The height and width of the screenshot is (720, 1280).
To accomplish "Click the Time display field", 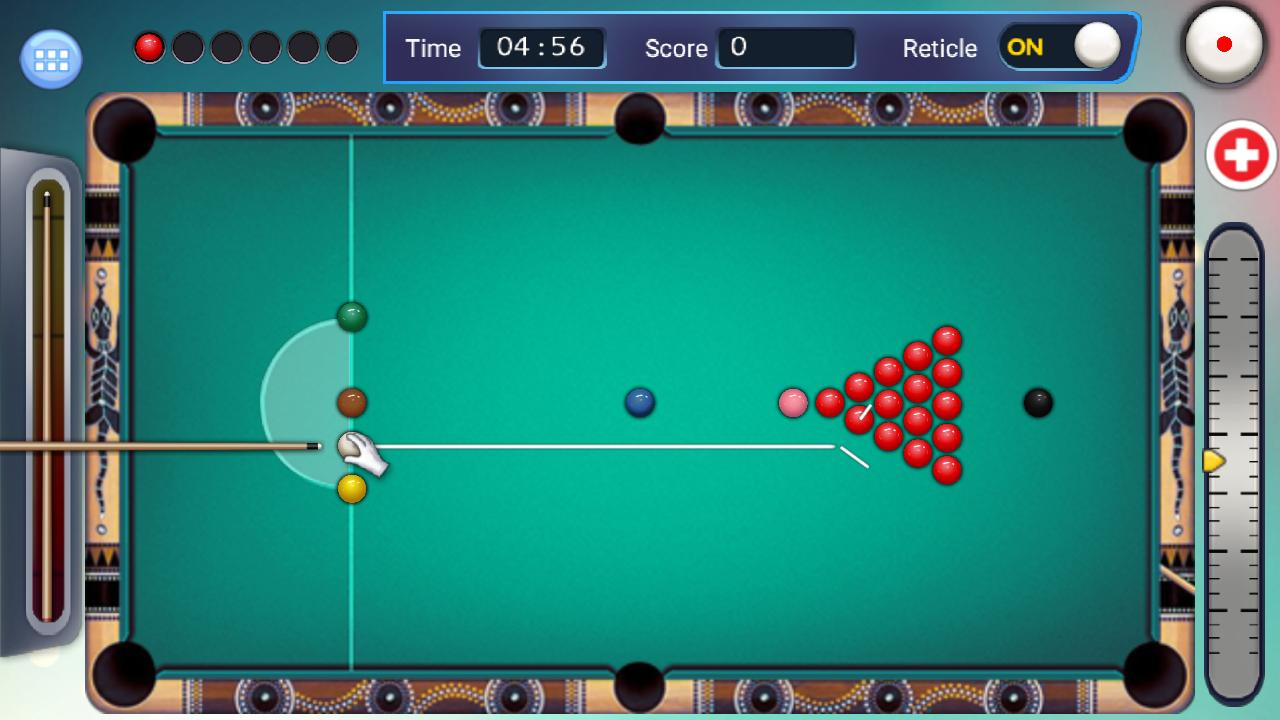I will click(543, 47).
